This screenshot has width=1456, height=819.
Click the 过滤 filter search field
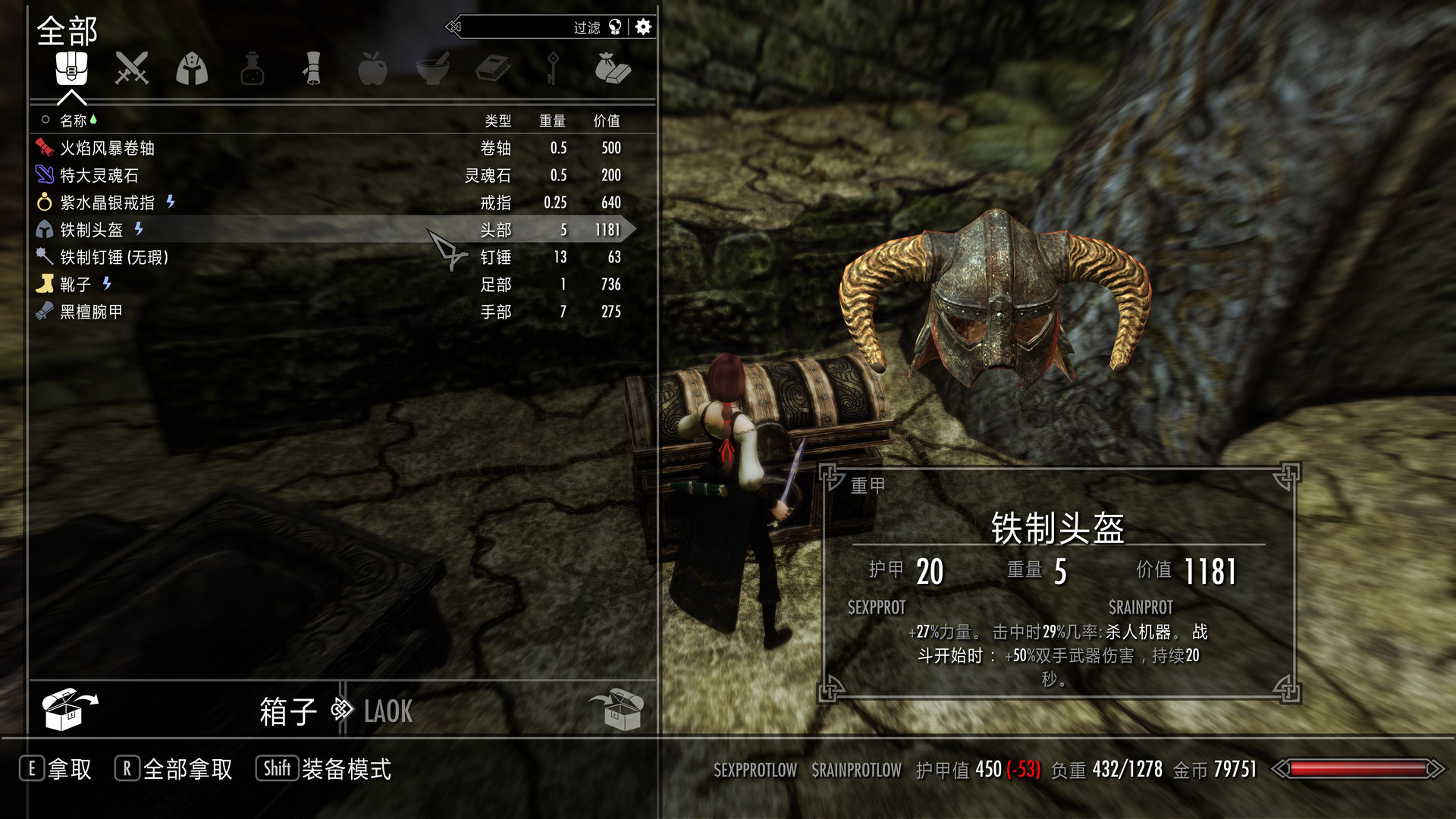pyautogui.click(x=531, y=27)
